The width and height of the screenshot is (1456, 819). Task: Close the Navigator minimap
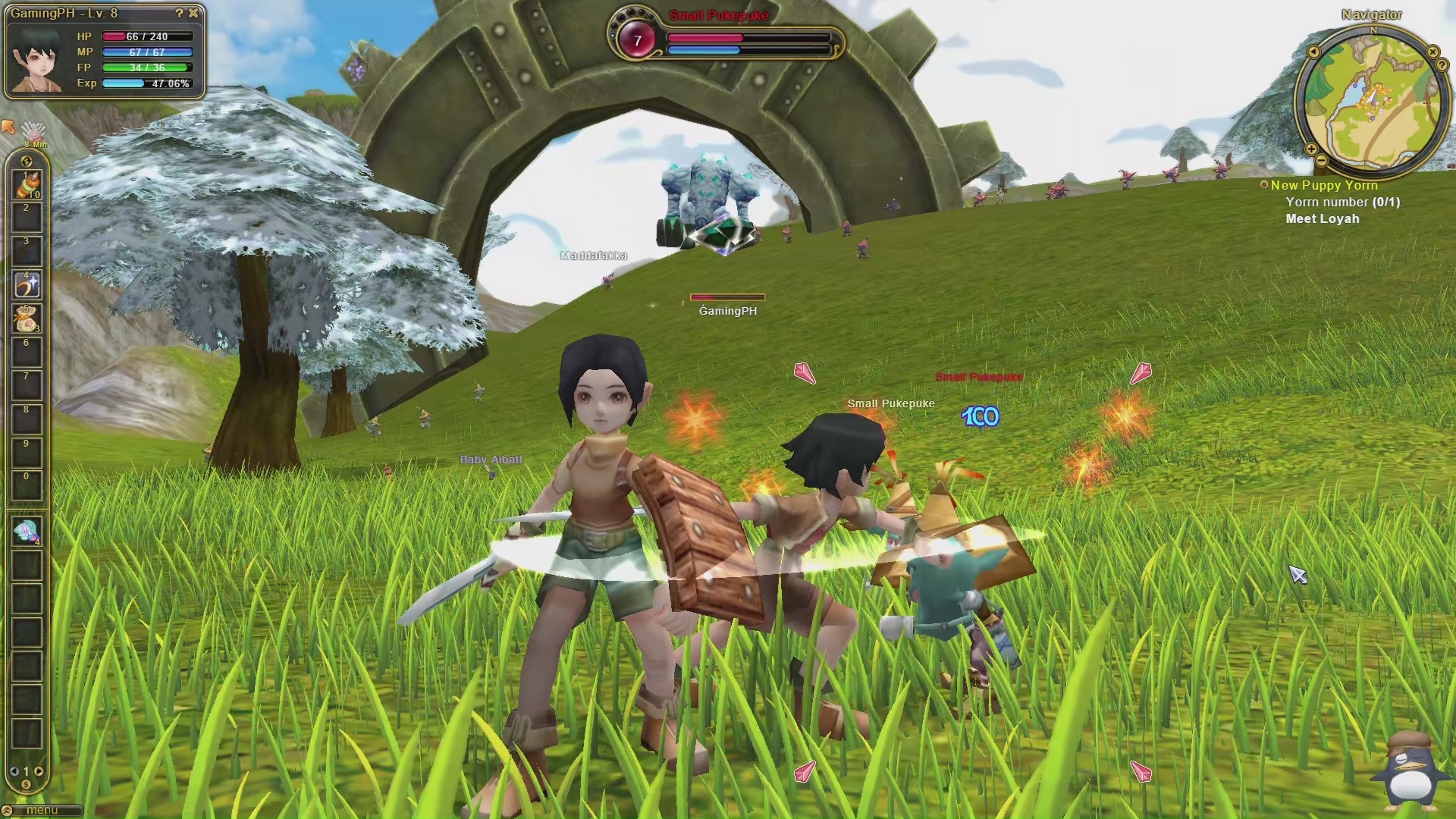click(1432, 52)
